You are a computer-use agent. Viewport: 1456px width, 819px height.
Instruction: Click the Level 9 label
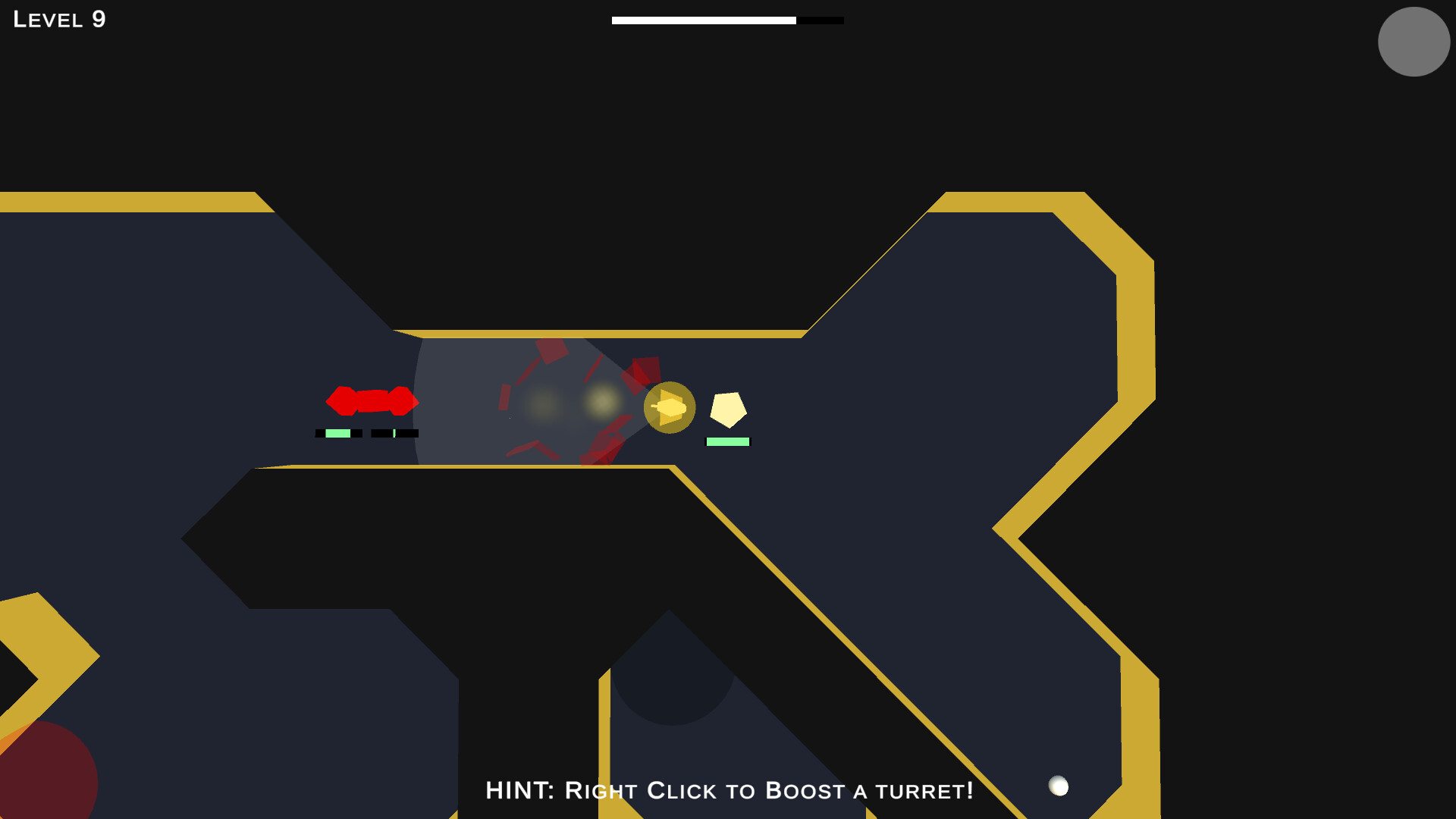pos(58,20)
